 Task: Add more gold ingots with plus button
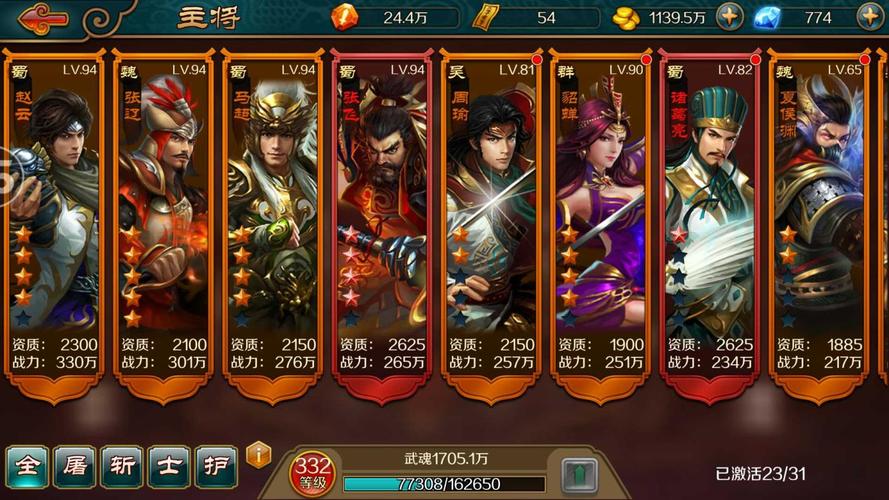(x=729, y=17)
